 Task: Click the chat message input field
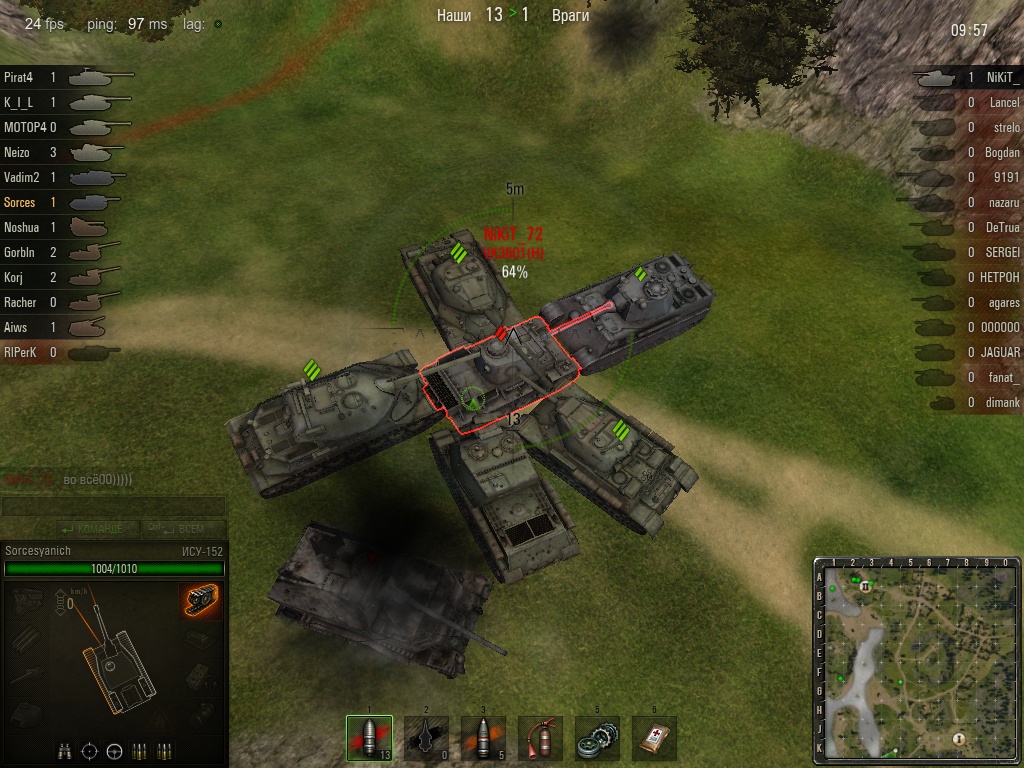pyautogui.click(x=113, y=507)
